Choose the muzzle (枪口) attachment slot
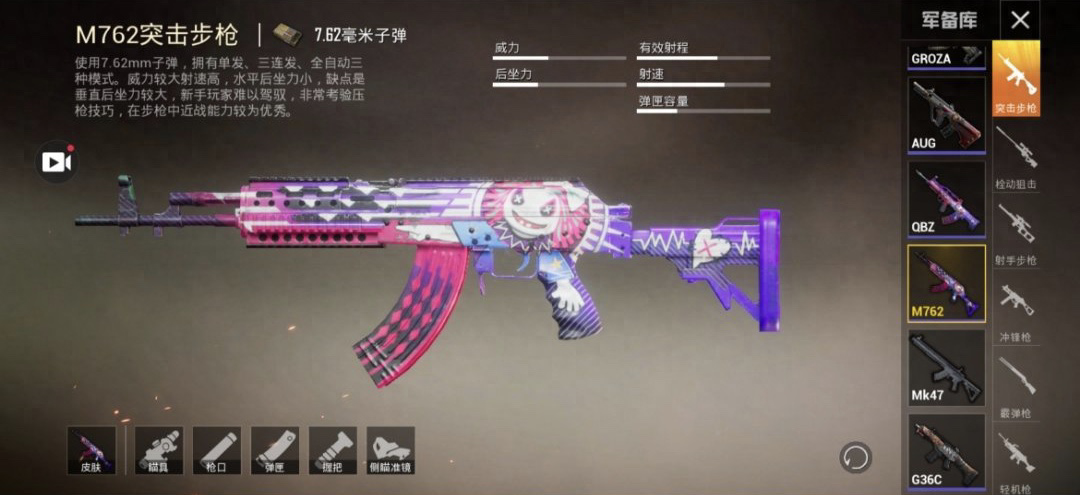Screen dimensions: 1080x495 [216, 450]
